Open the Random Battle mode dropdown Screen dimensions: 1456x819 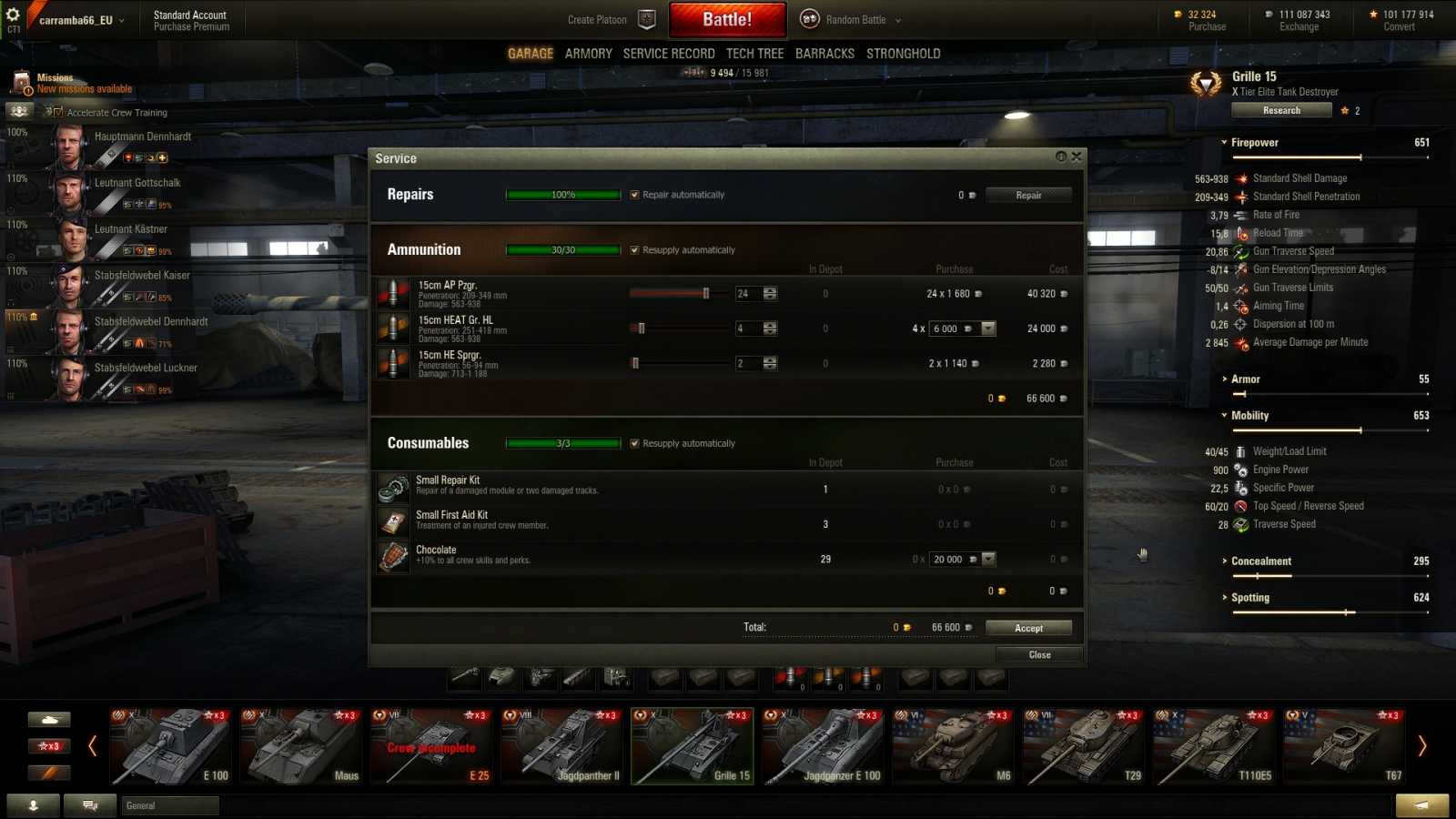895,19
